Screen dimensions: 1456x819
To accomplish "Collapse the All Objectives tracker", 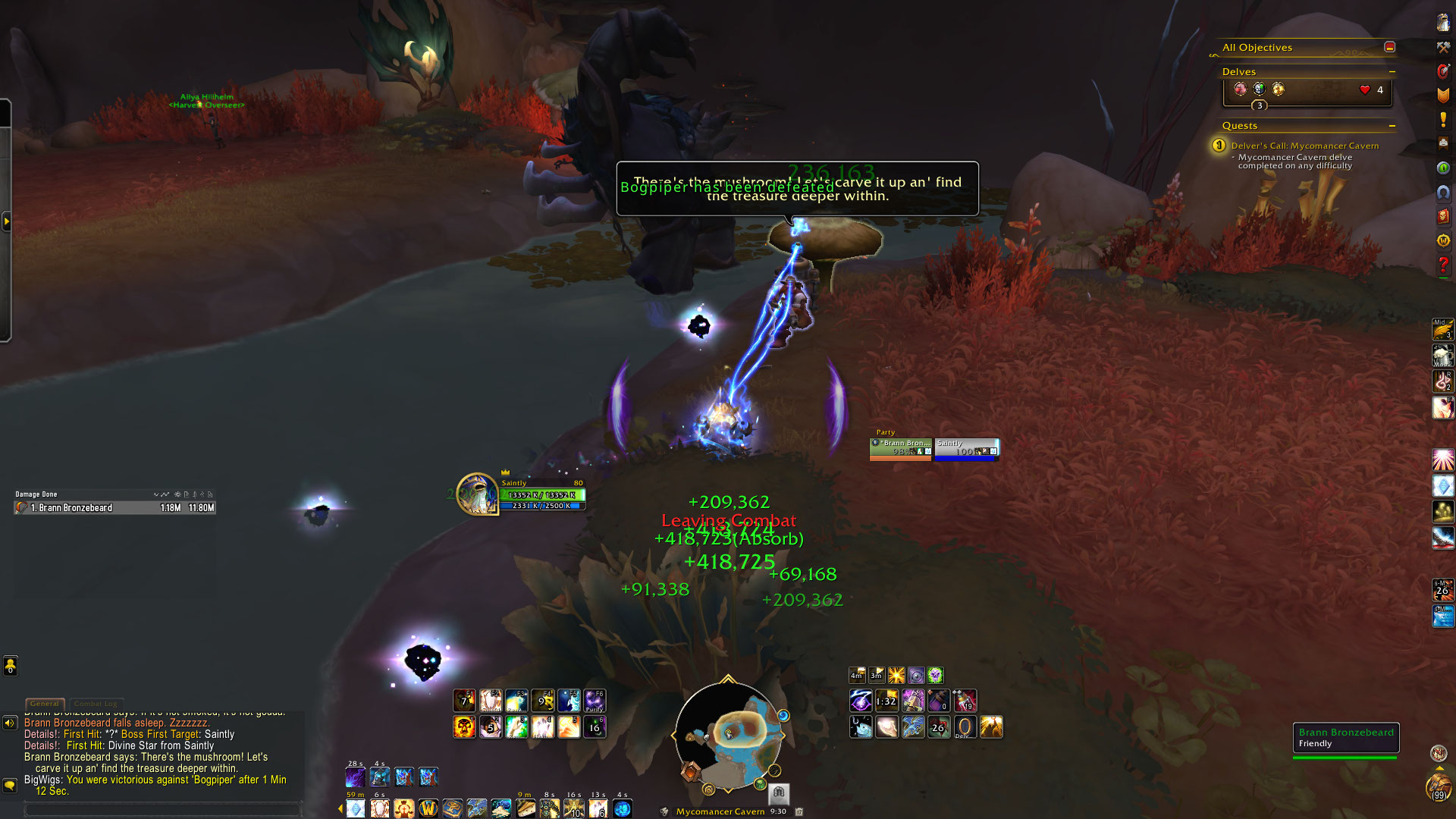I will (1389, 47).
